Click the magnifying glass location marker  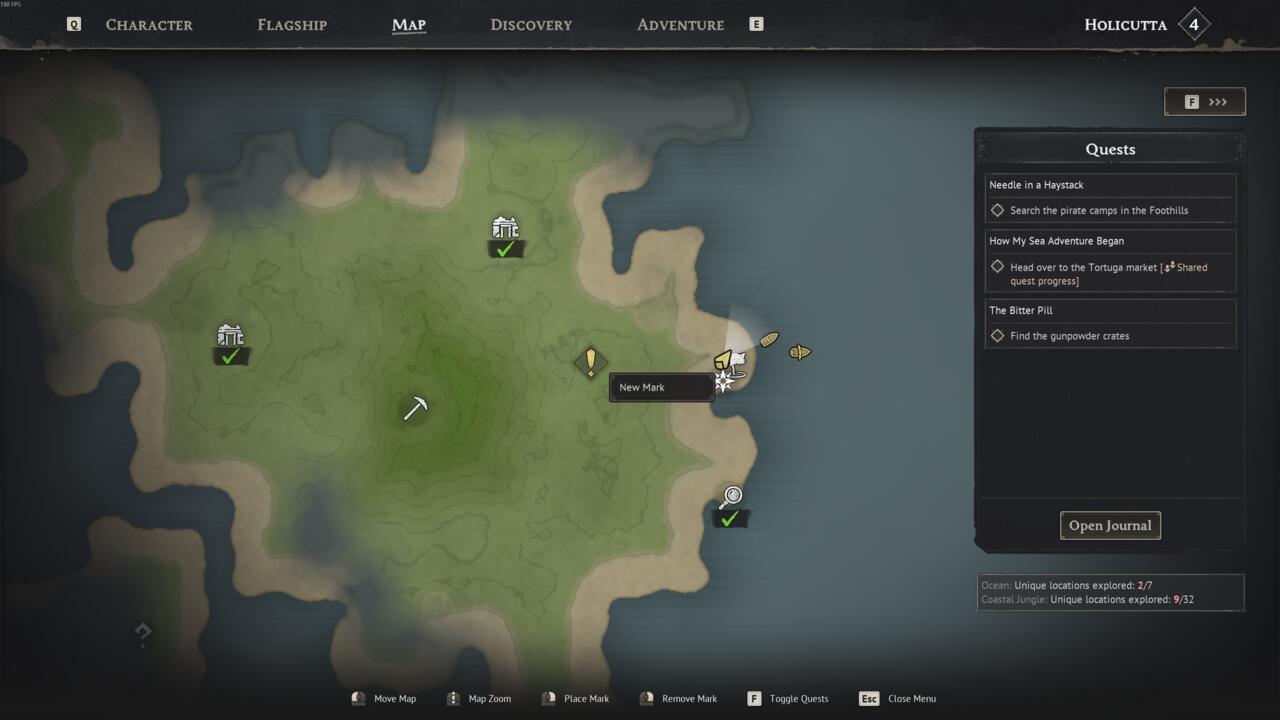pos(731,496)
